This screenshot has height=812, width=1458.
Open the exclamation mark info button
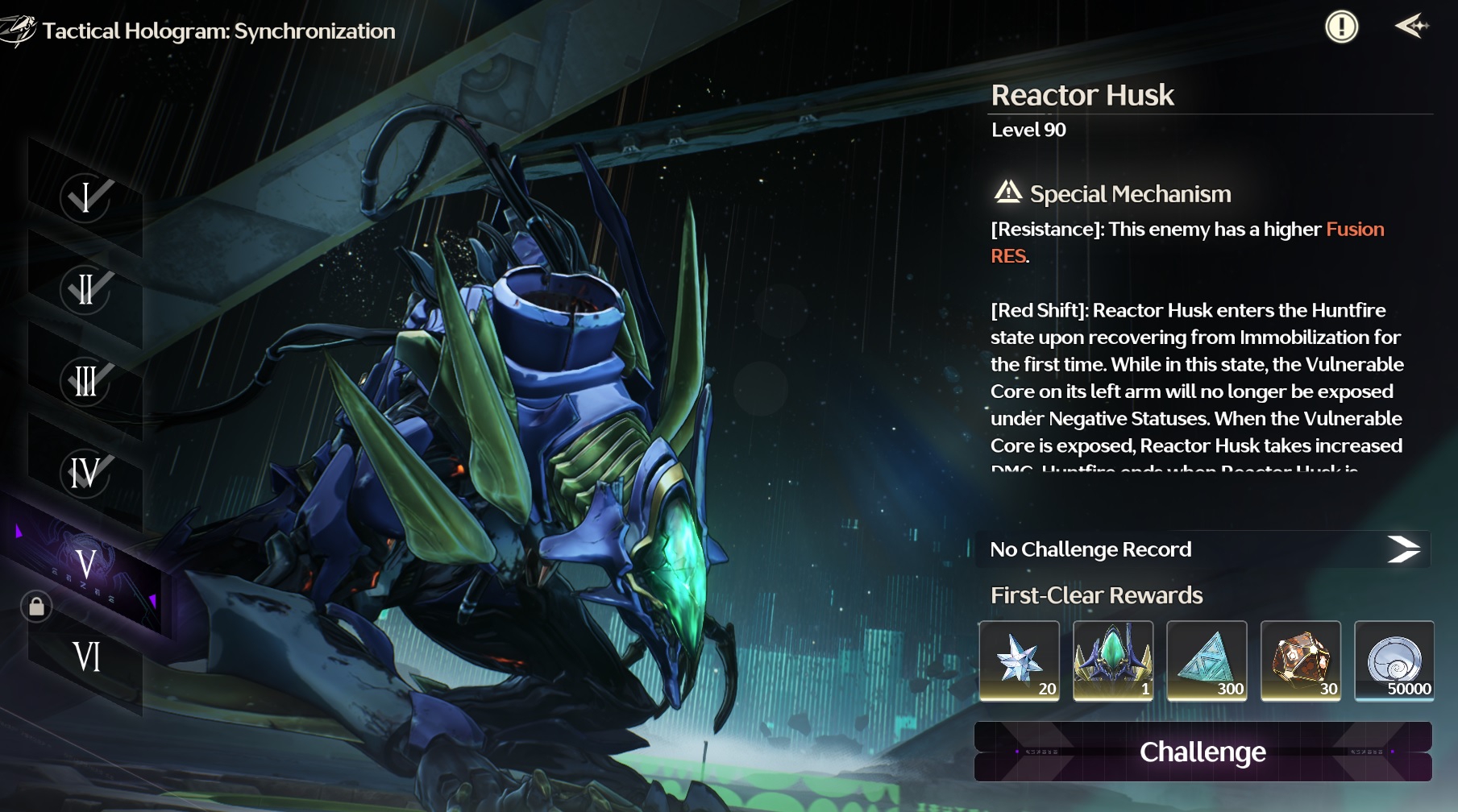point(1341,27)
